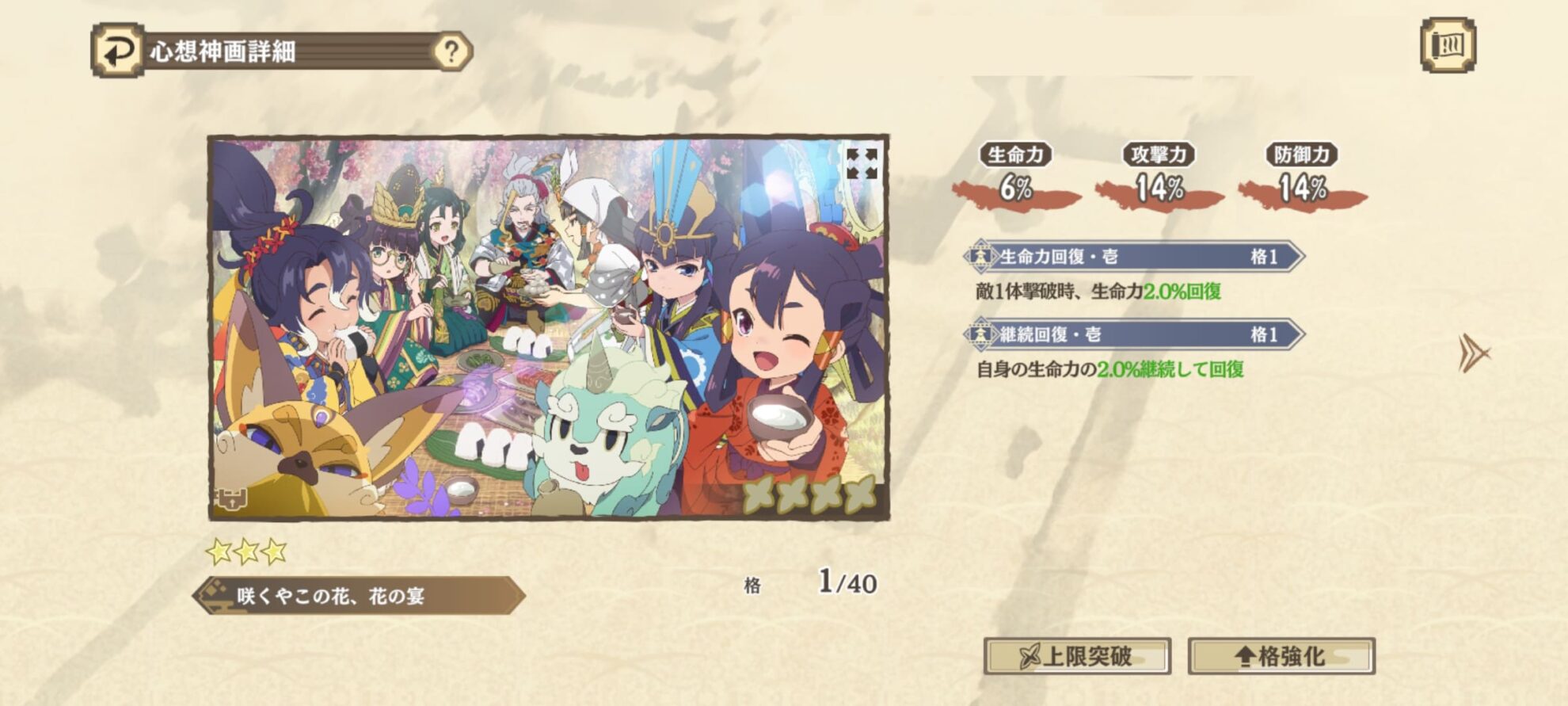The height and width of the screenshot is (706, 1568).
Task: Tap the 格強化 rank enhance button
Action: pos(1281,656)
